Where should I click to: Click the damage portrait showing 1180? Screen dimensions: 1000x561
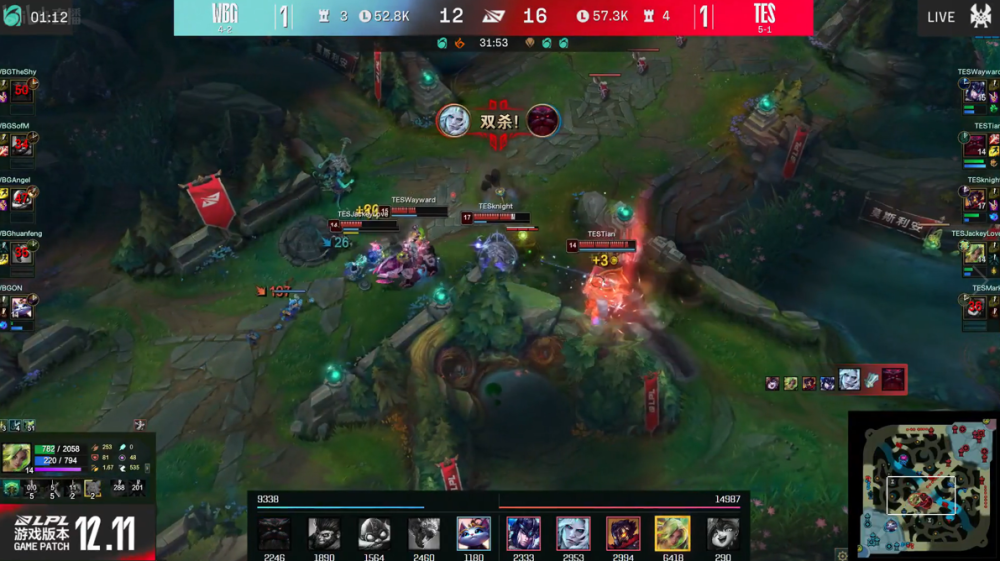pos(474,533)
